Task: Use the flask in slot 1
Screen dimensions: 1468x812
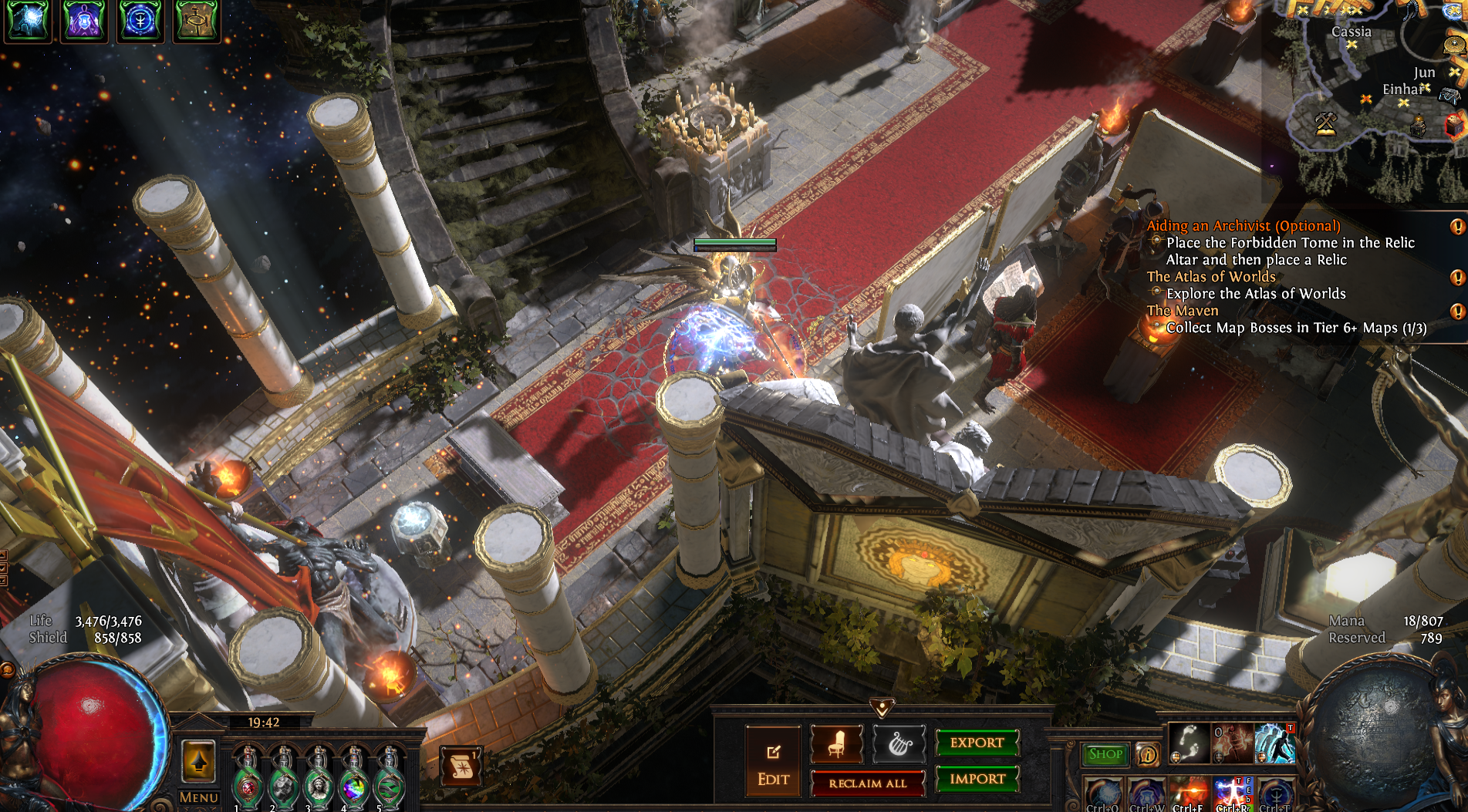Action: coord(248,779)
